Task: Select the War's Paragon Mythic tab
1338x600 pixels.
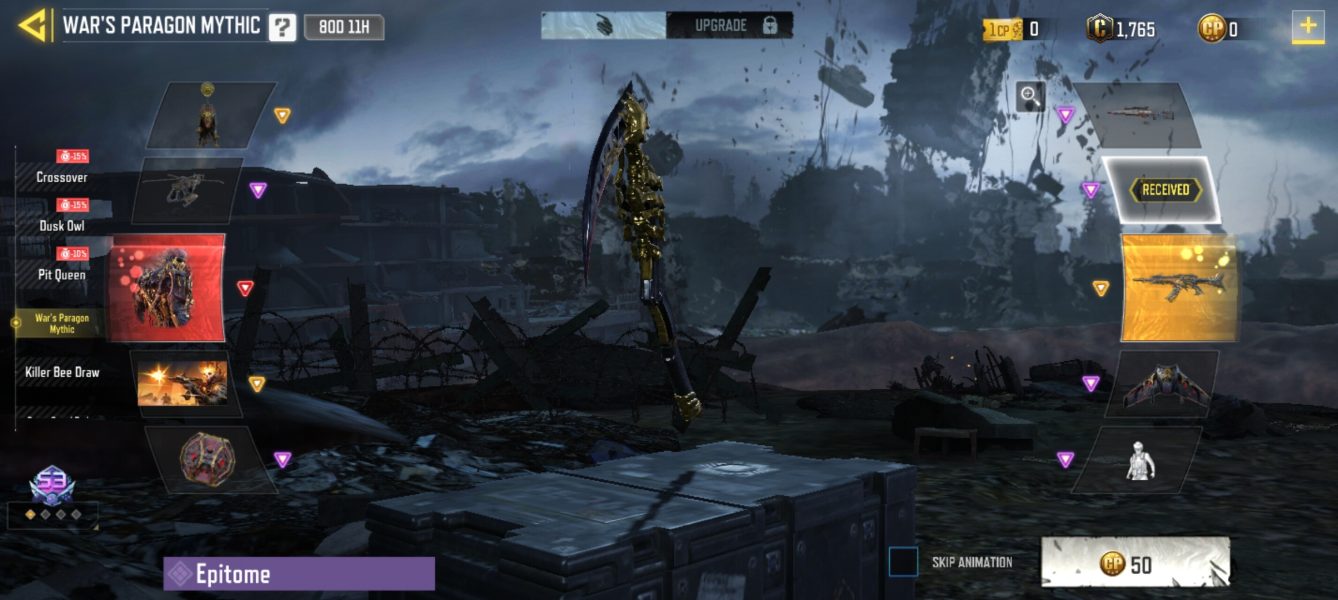Action: point(62,322)
